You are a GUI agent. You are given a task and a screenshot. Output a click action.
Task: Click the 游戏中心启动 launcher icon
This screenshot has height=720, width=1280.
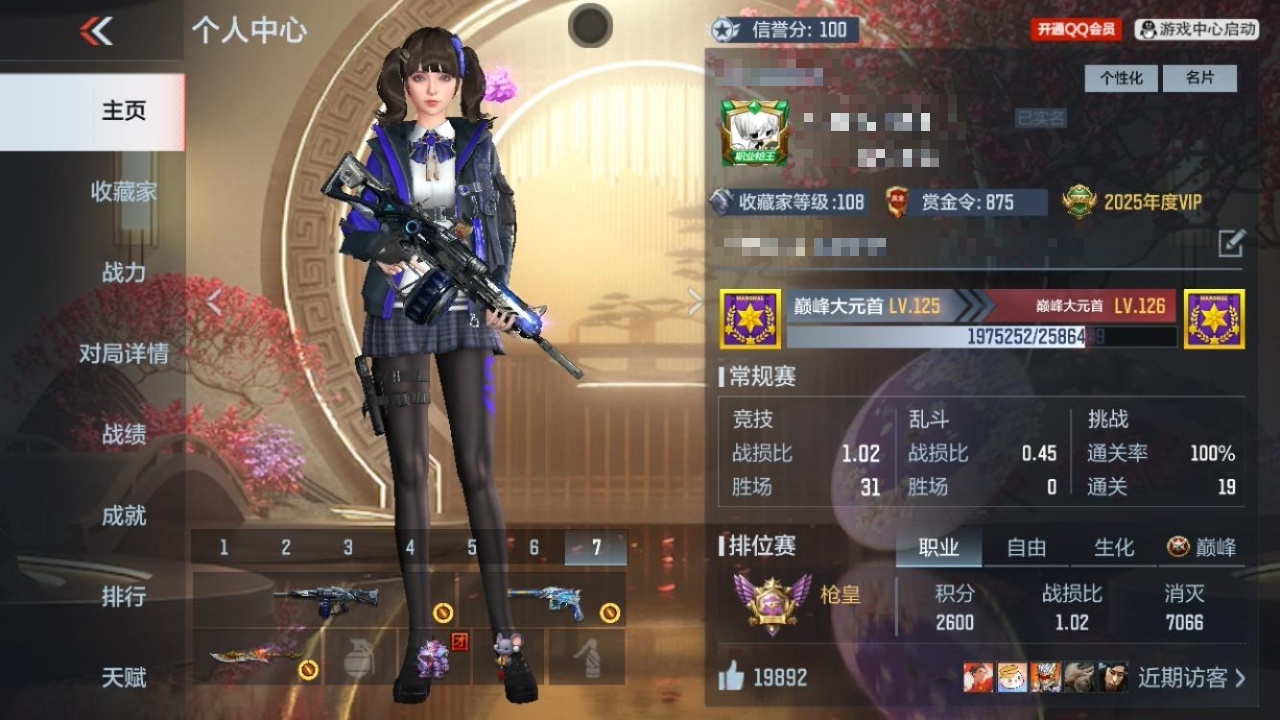pyautogui.click(x=1196, y=30)
